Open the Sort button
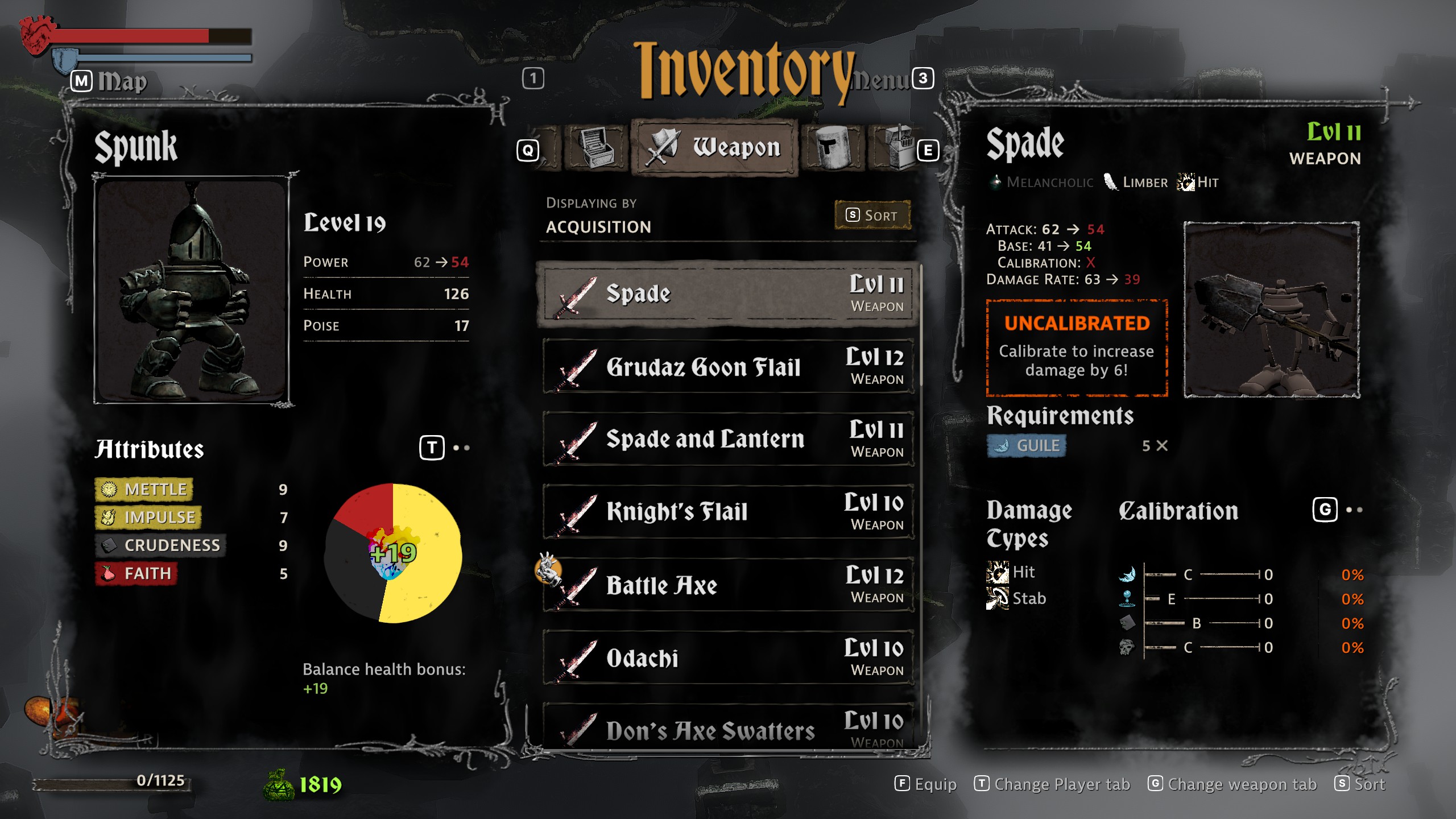1456x819 pixels. click(x=872, y=216)
